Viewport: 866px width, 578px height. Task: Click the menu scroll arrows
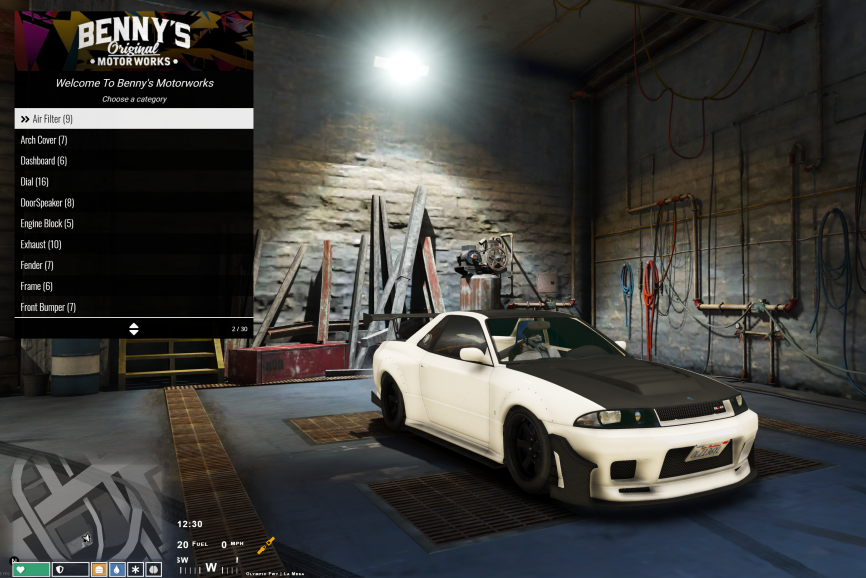click(x=134, y=328)
